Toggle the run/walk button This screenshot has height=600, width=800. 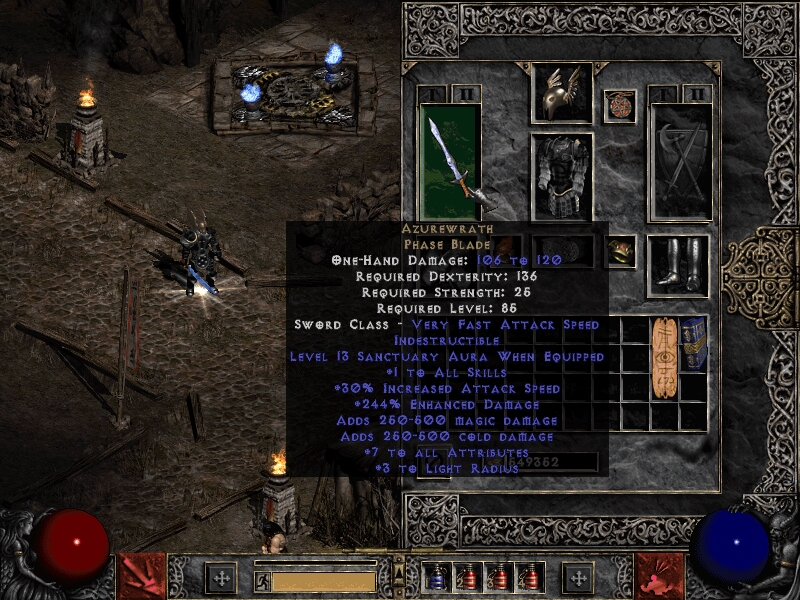click(x=263, y=581)
